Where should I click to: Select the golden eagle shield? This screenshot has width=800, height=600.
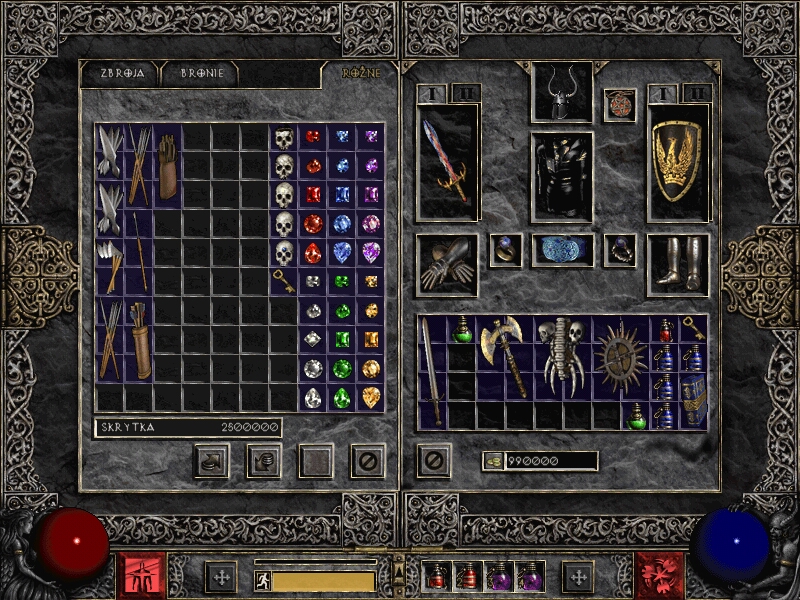pos(678,161)
